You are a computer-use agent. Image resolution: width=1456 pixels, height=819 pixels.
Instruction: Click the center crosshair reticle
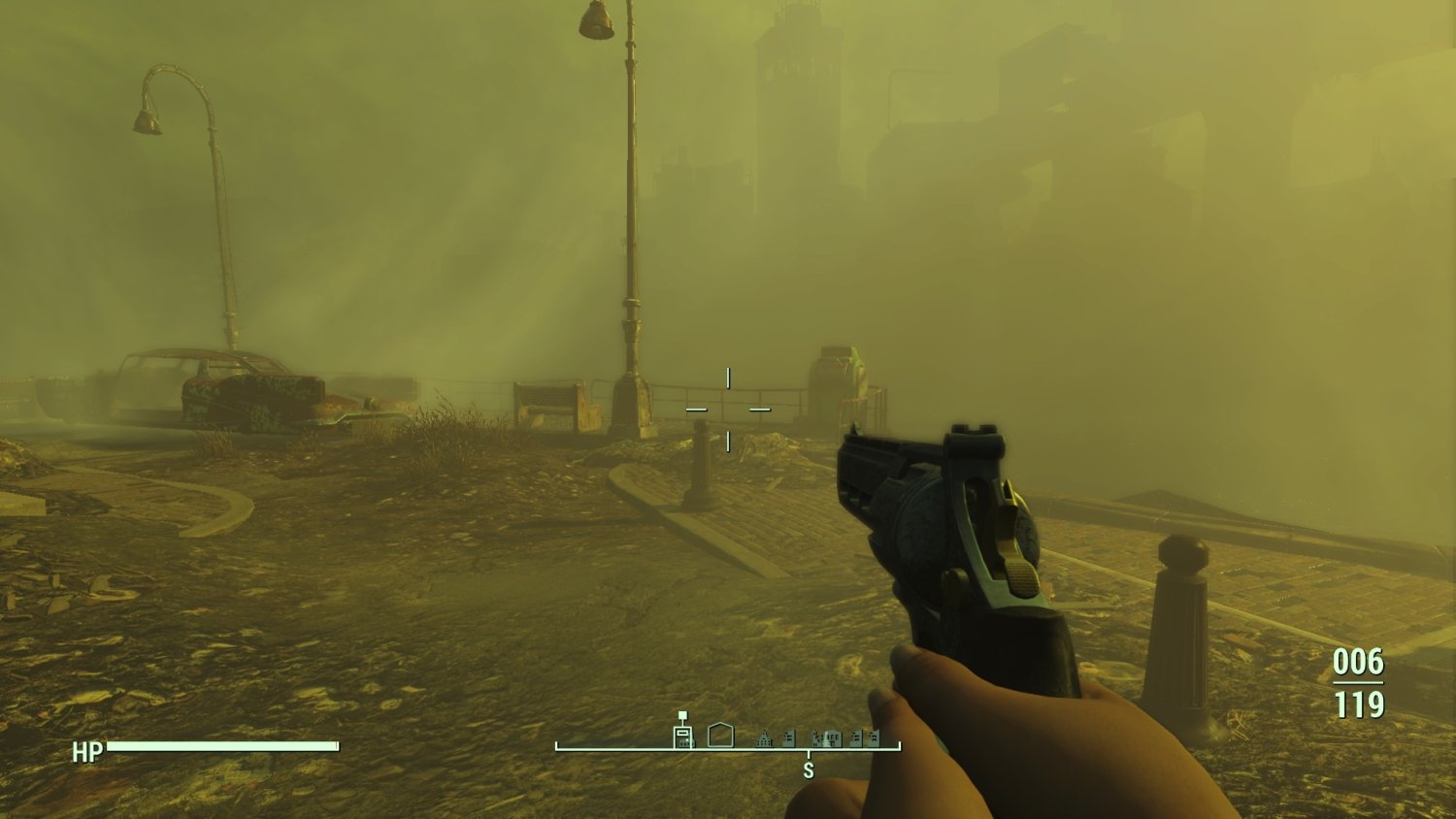point(728,408)
